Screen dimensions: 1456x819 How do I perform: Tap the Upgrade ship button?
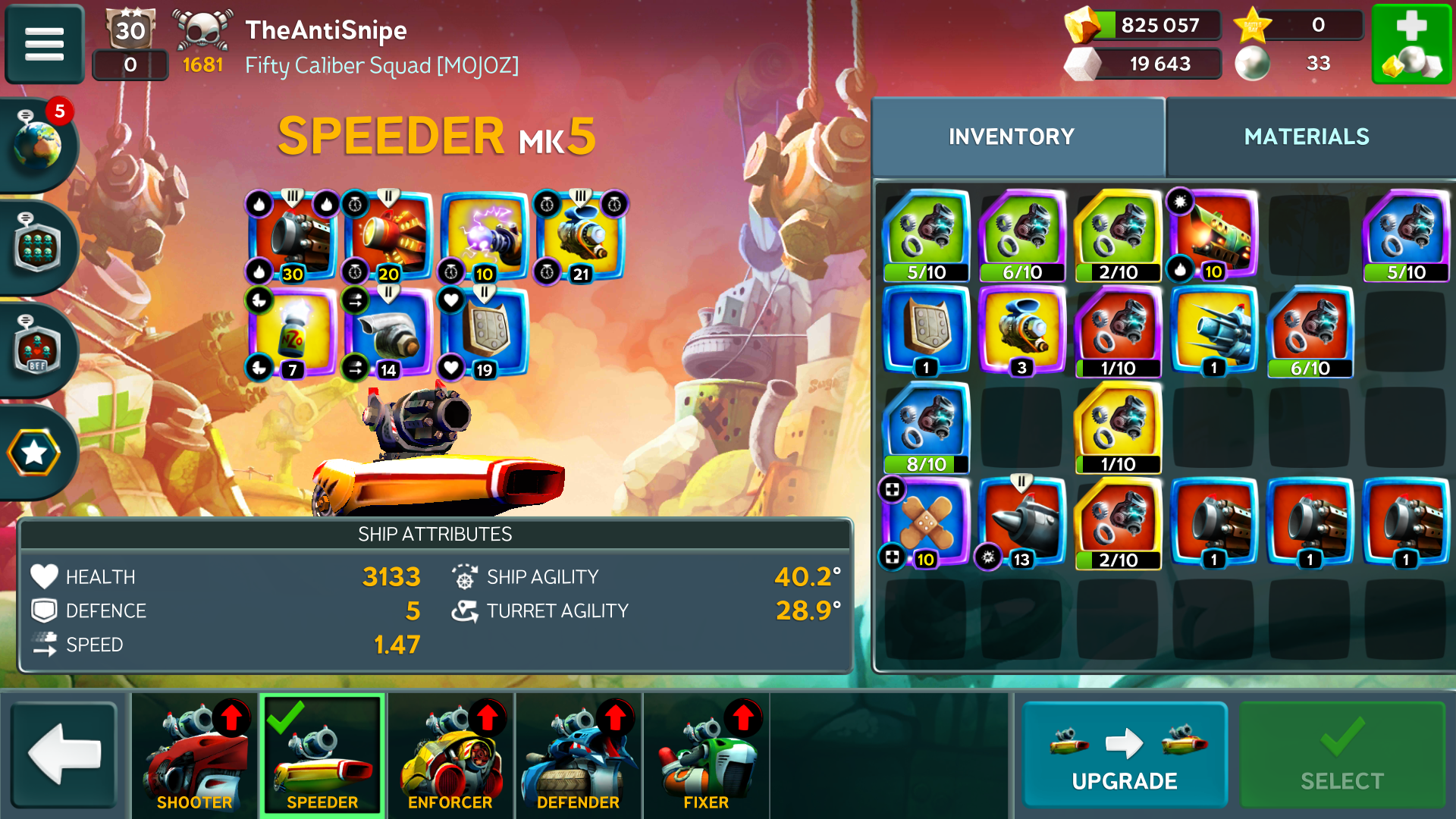click(x=1124, y=755)
